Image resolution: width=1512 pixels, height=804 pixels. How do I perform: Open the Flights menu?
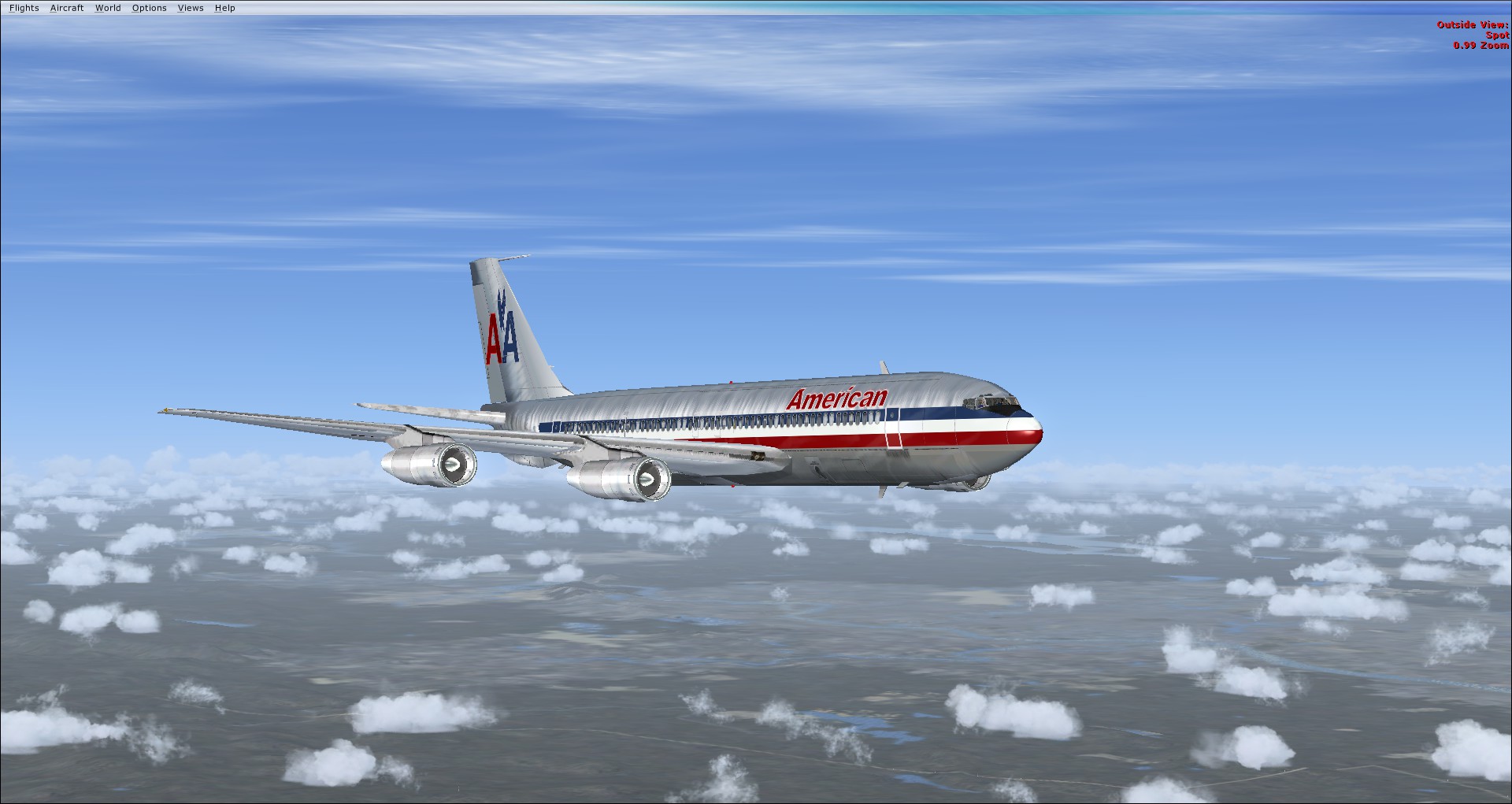[x=24, y=8]
